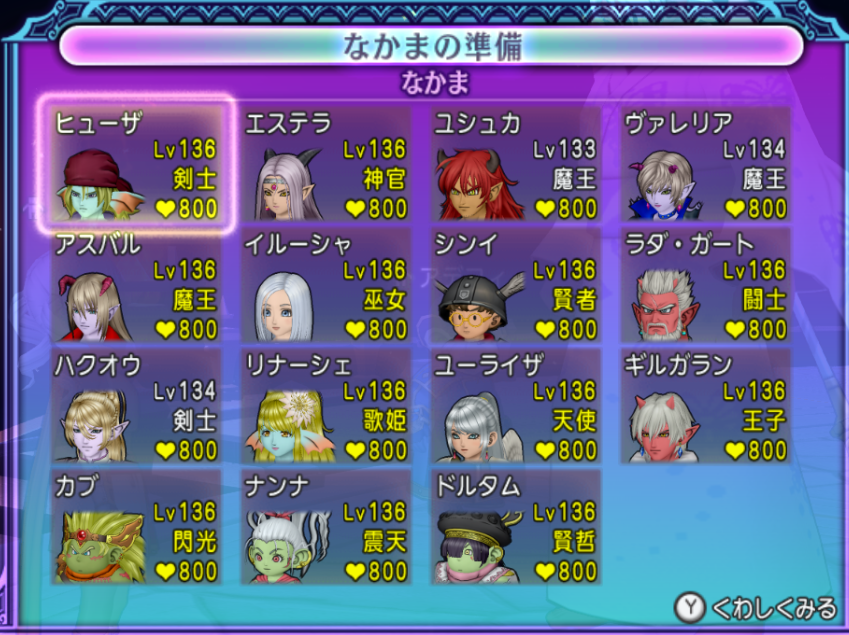Viewport: 849px width, 635px height.
Task: Pick ユシュカ the red-haired 魔王
Action: 516,164
